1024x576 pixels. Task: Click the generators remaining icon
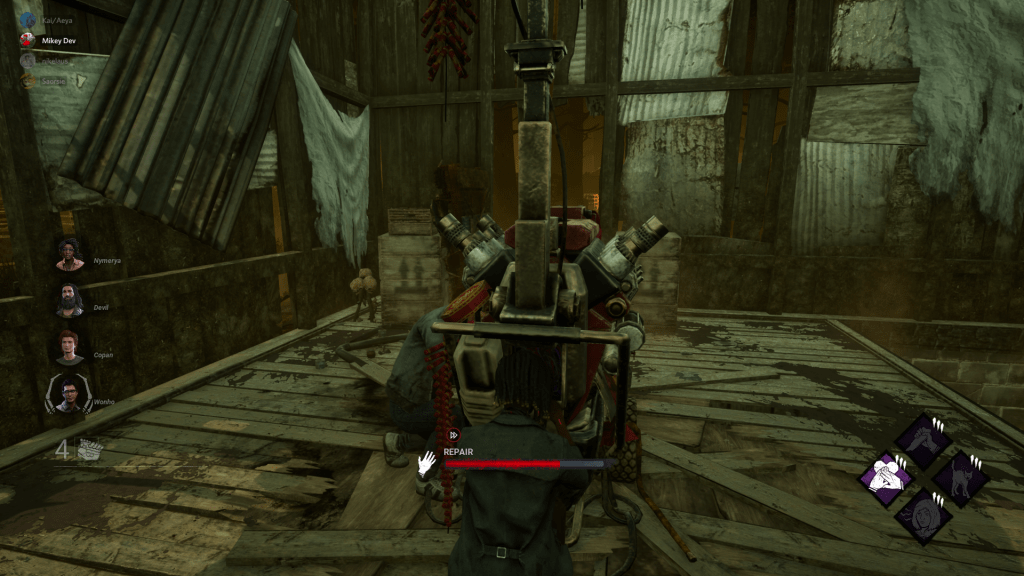click(x=91, y=449)
